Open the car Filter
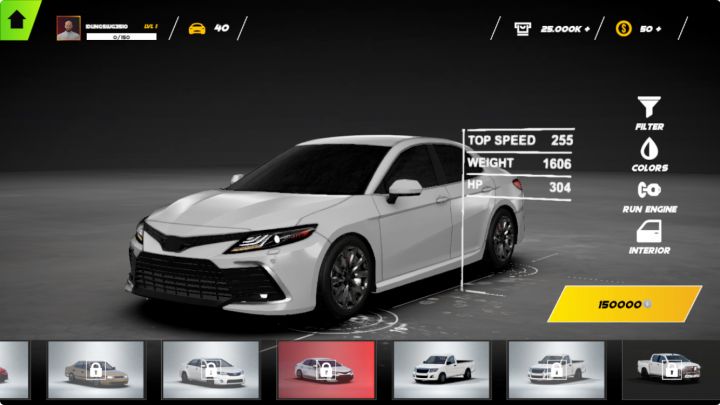 (650, 112)
